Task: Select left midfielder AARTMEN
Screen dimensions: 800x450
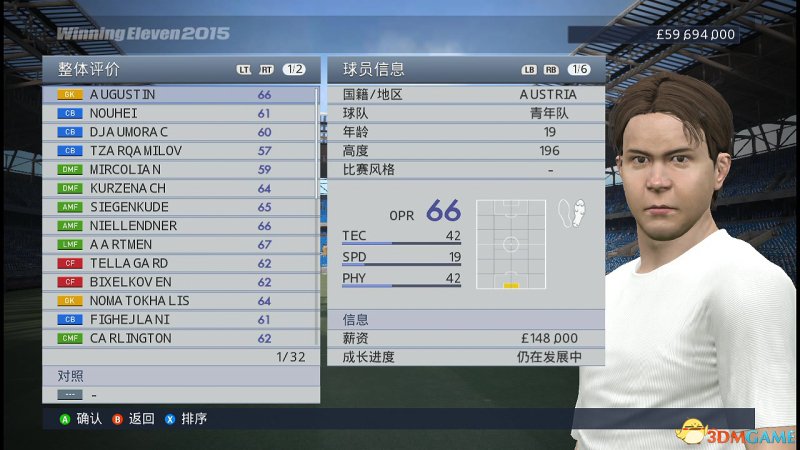Action: click(x=180, y=245)
